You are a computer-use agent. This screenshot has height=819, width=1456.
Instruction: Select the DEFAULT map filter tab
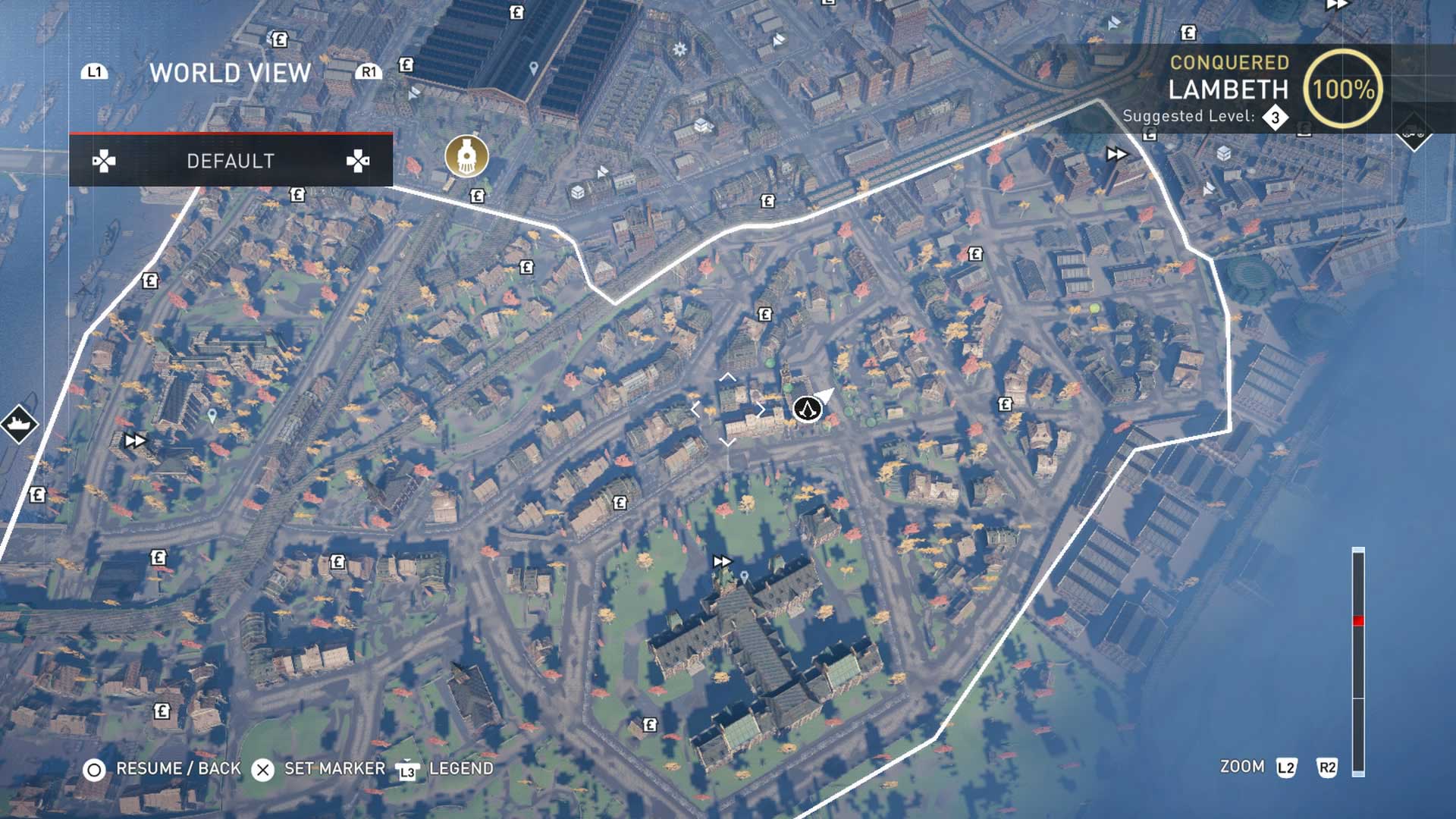click(231, 160)
